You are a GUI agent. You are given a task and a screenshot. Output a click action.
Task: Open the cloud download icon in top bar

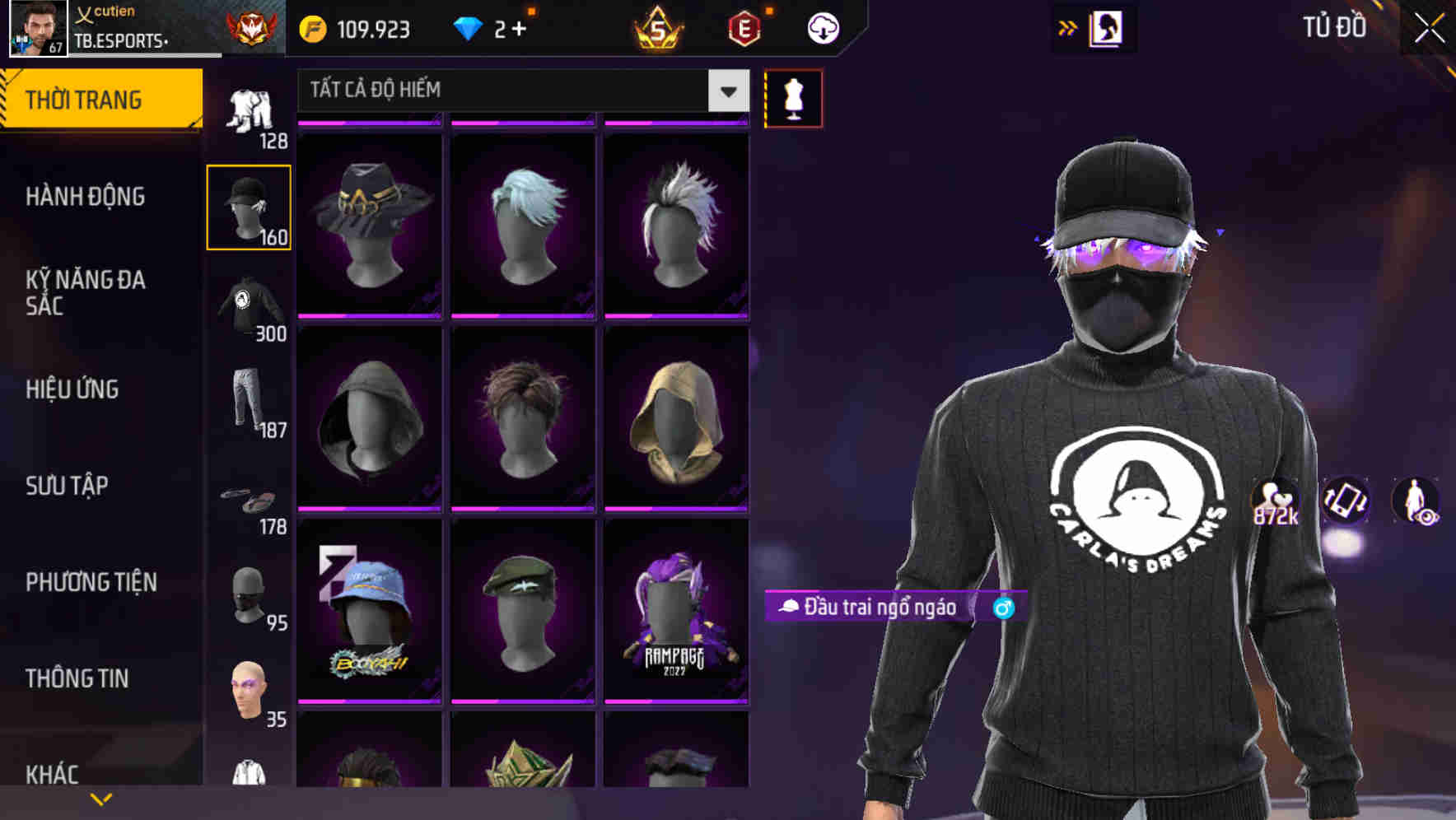click(821, 27)
